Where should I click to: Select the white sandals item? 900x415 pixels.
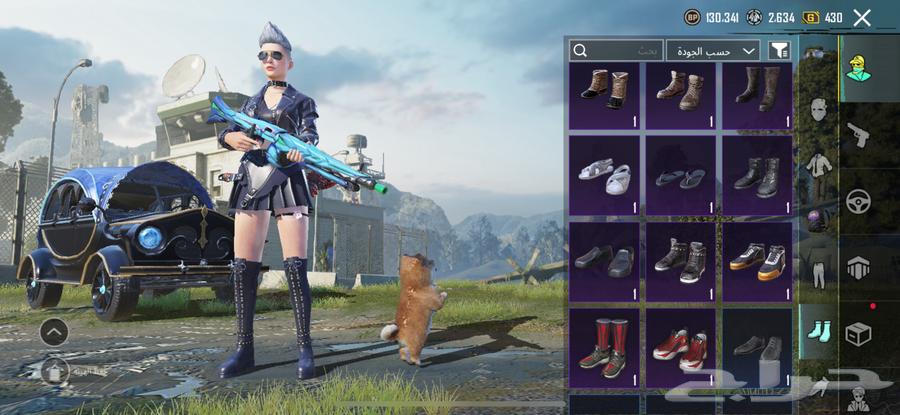603,174
